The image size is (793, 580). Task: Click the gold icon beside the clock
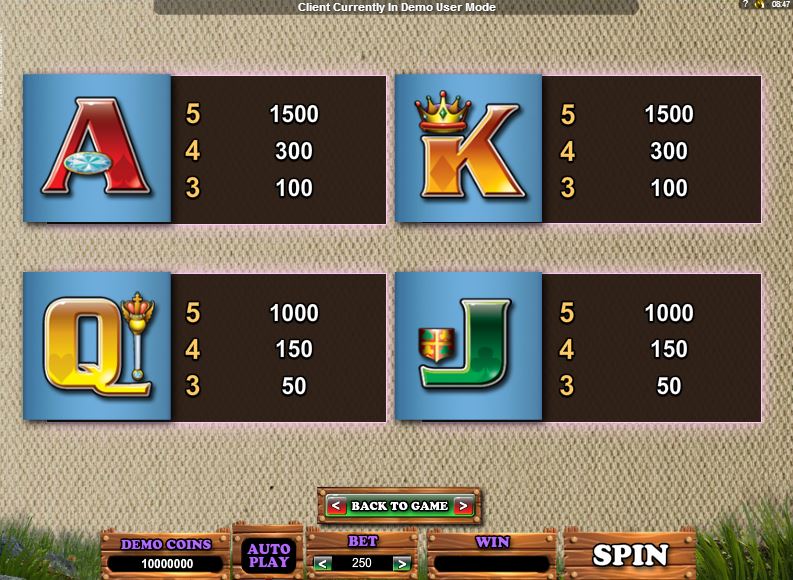(759, 5)
